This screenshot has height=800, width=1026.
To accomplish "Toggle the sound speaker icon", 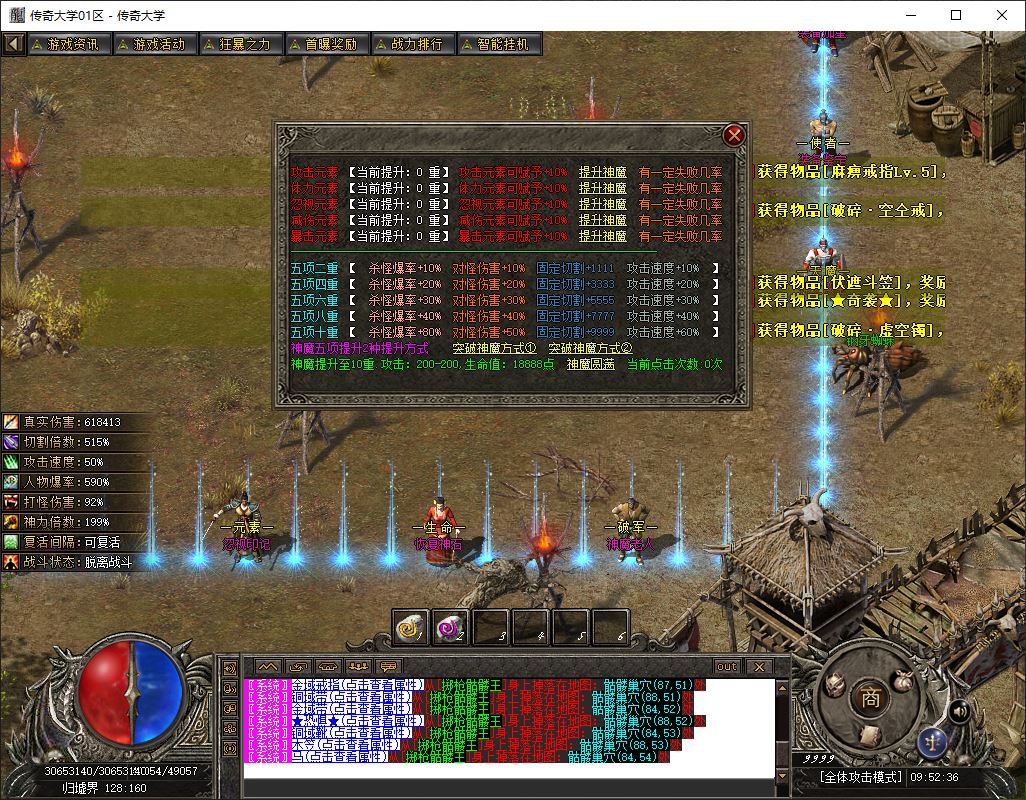I will pyautogui.click(x=959, y=711).
